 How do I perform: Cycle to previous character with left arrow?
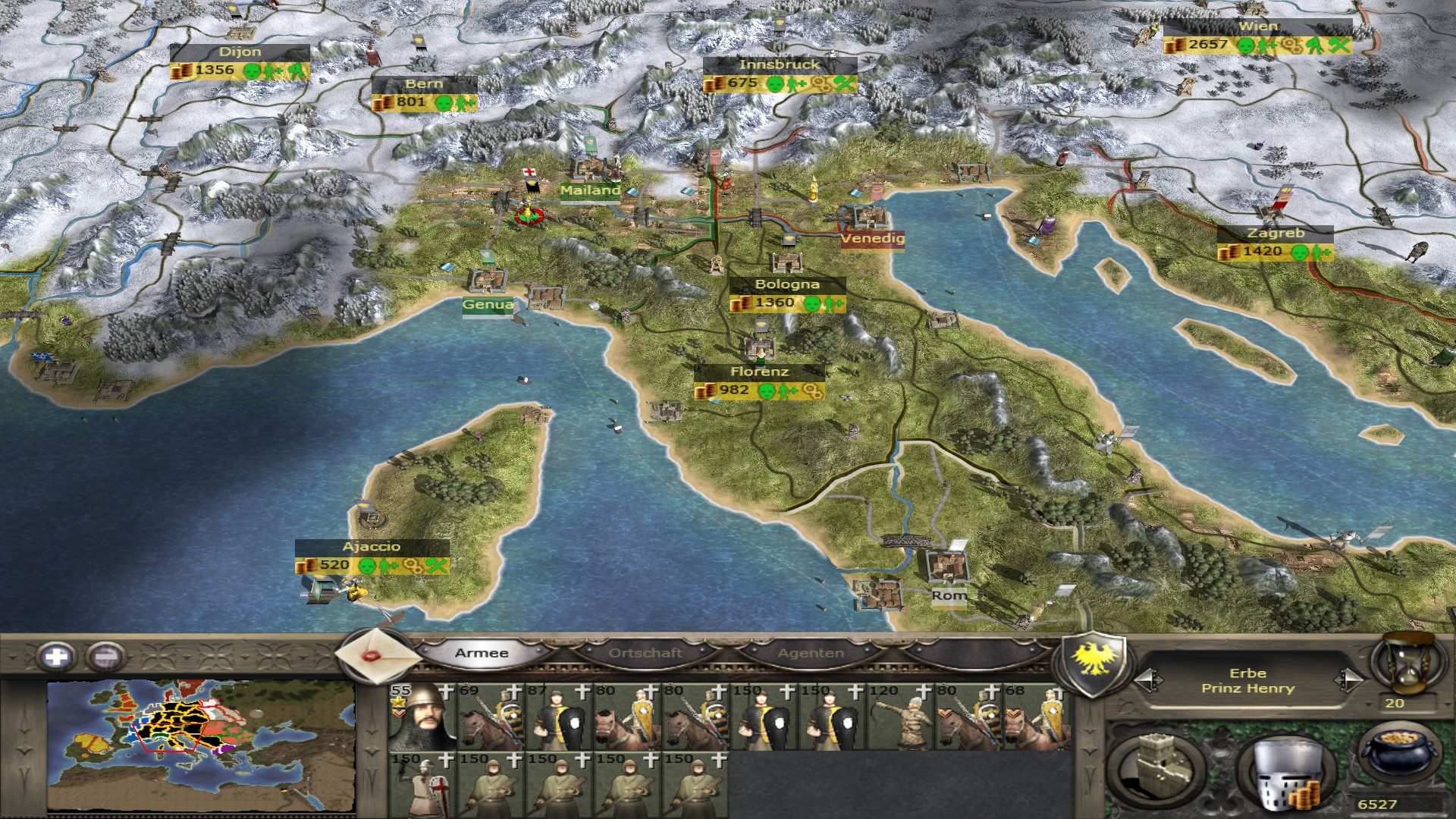tap(1147, 680)
